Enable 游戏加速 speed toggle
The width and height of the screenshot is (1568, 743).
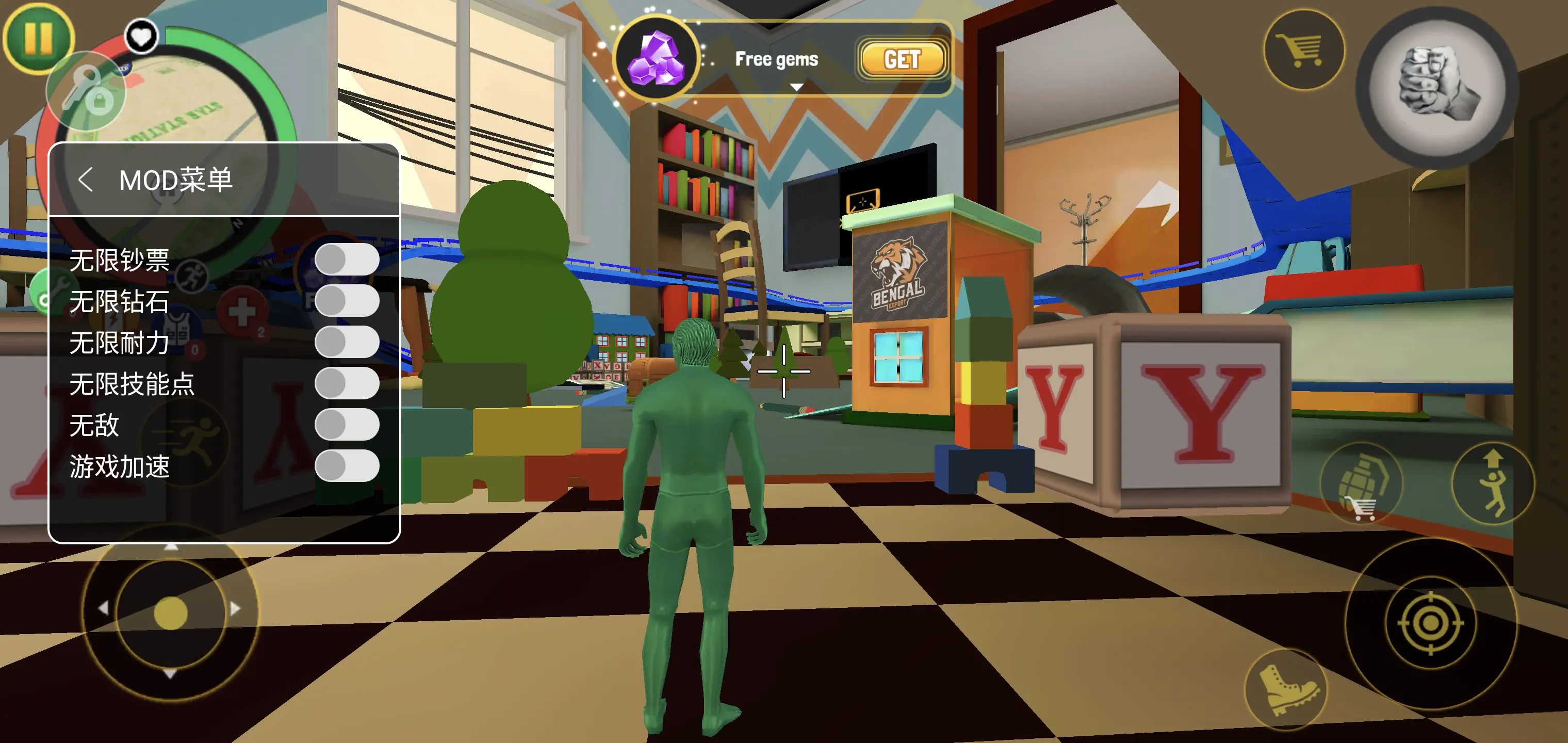click(x=346, y=466)
